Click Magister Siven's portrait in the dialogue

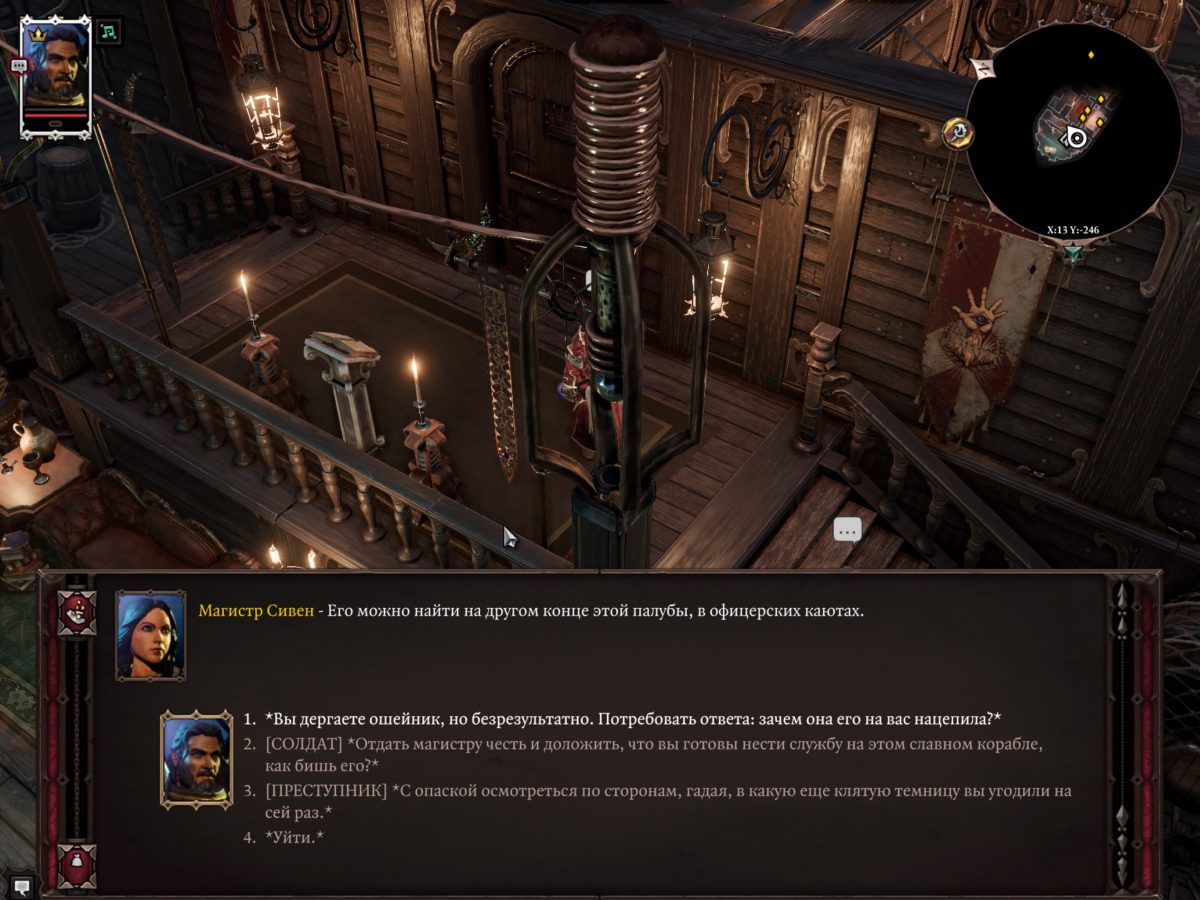(x=150, y=636)
